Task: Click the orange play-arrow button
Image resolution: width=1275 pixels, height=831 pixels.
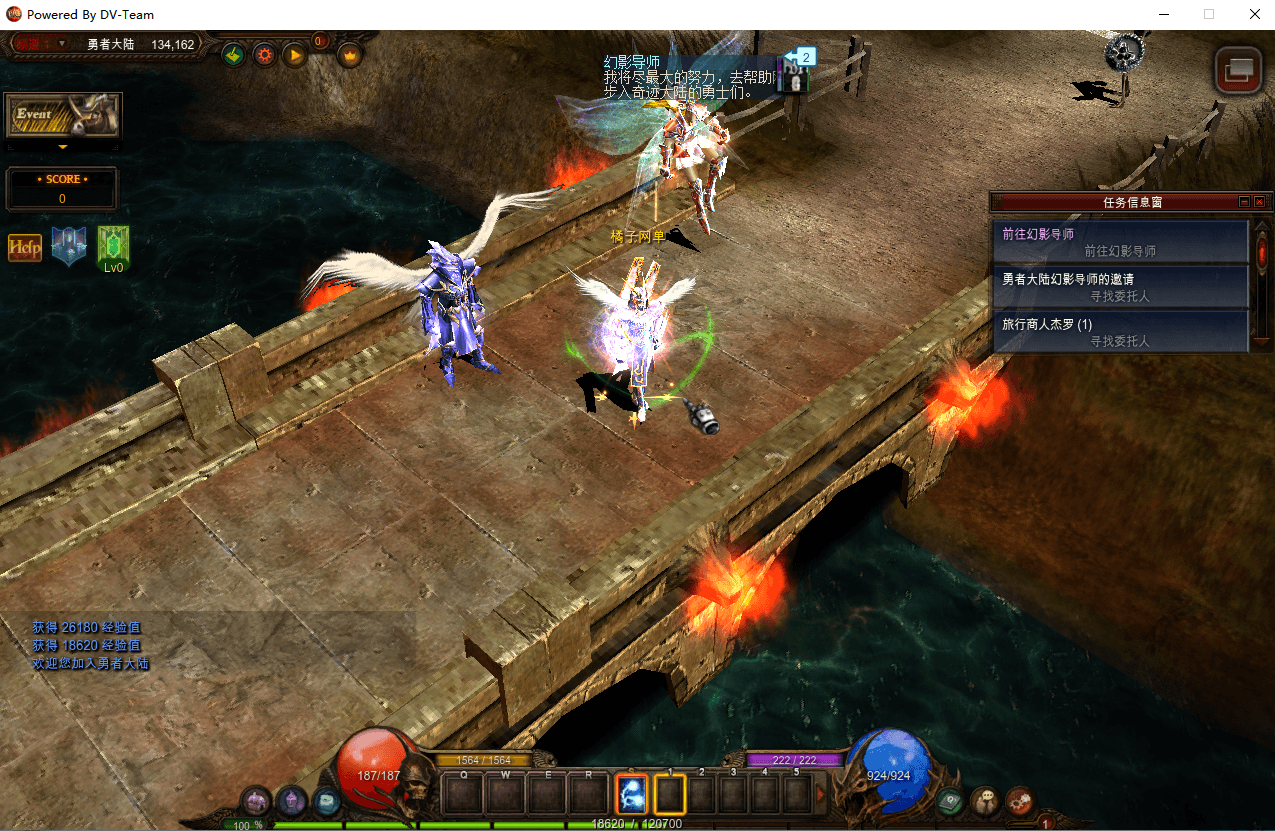Action: [x=295, y=55]
